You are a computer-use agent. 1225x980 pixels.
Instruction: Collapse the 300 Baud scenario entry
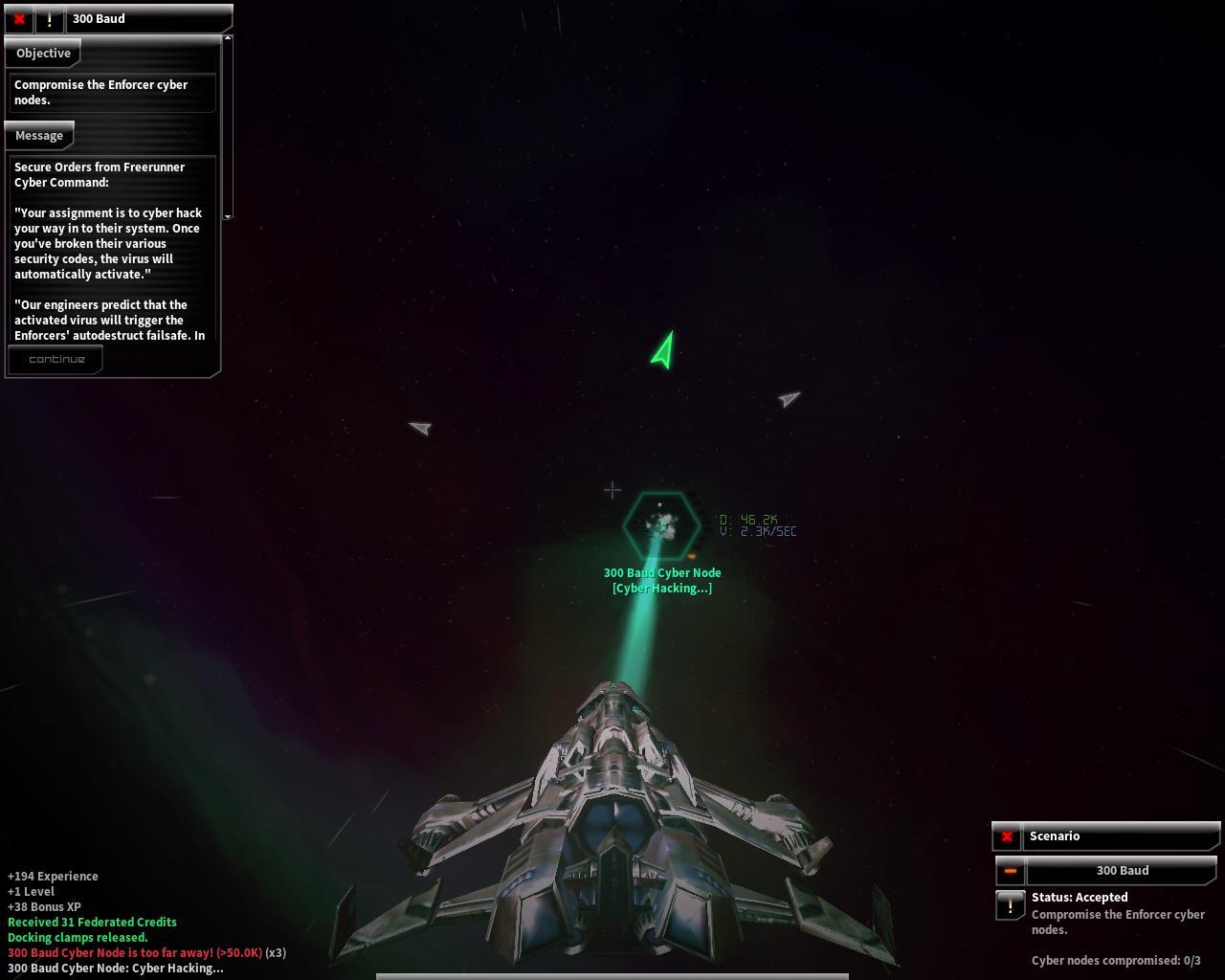[1010, 871]
